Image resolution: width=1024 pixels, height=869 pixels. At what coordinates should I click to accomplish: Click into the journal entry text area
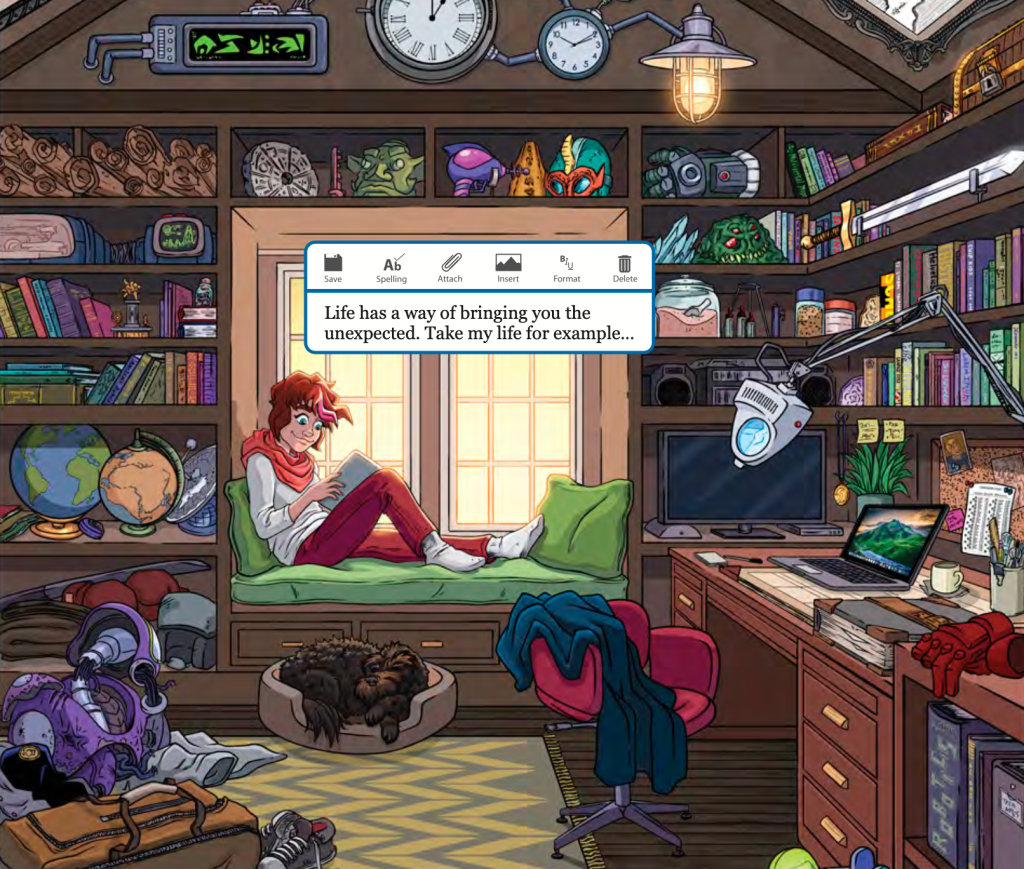[478, 323]
